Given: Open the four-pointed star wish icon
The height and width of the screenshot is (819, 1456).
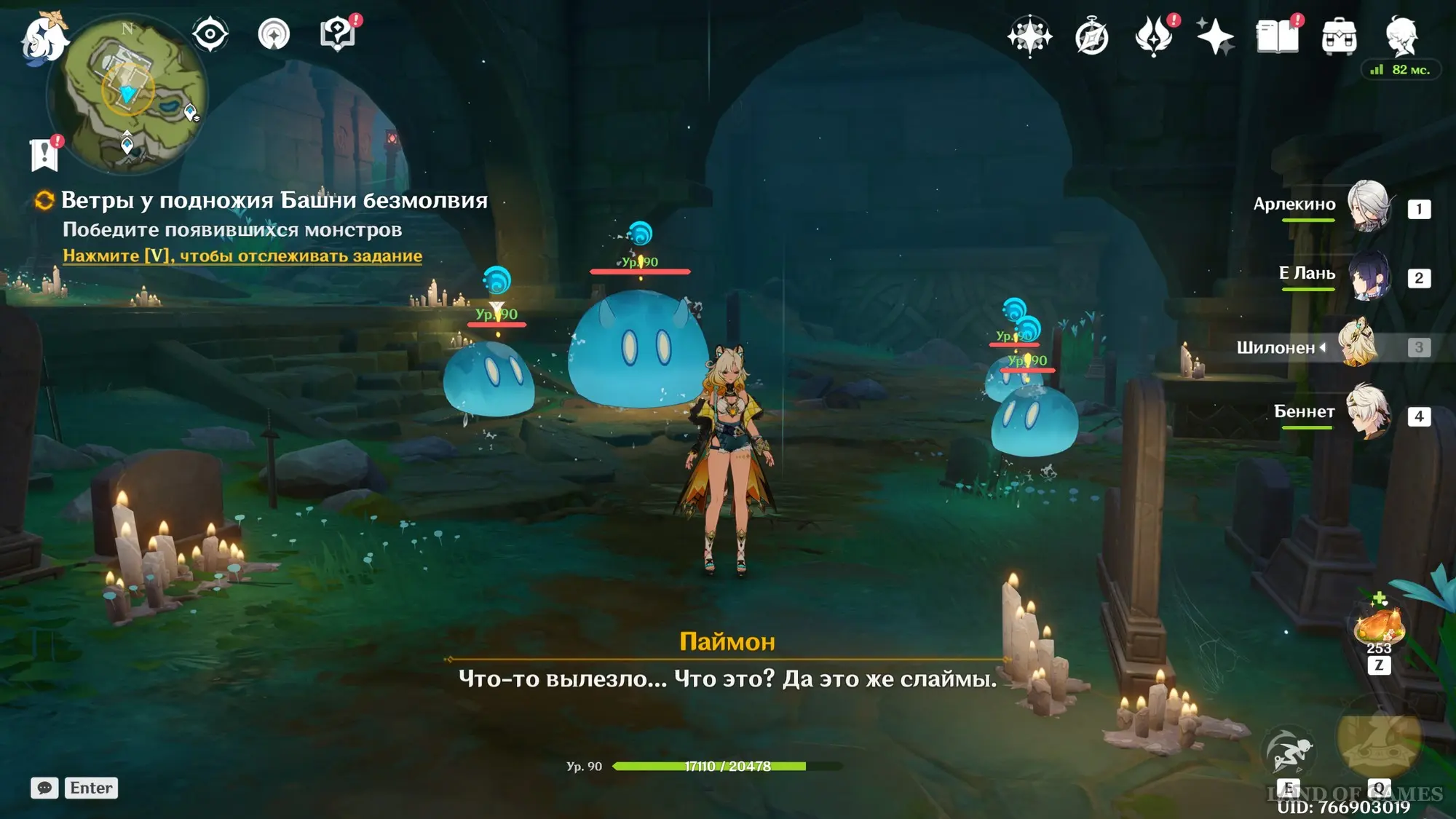Looking at the screenshot, I should 1030,36.
